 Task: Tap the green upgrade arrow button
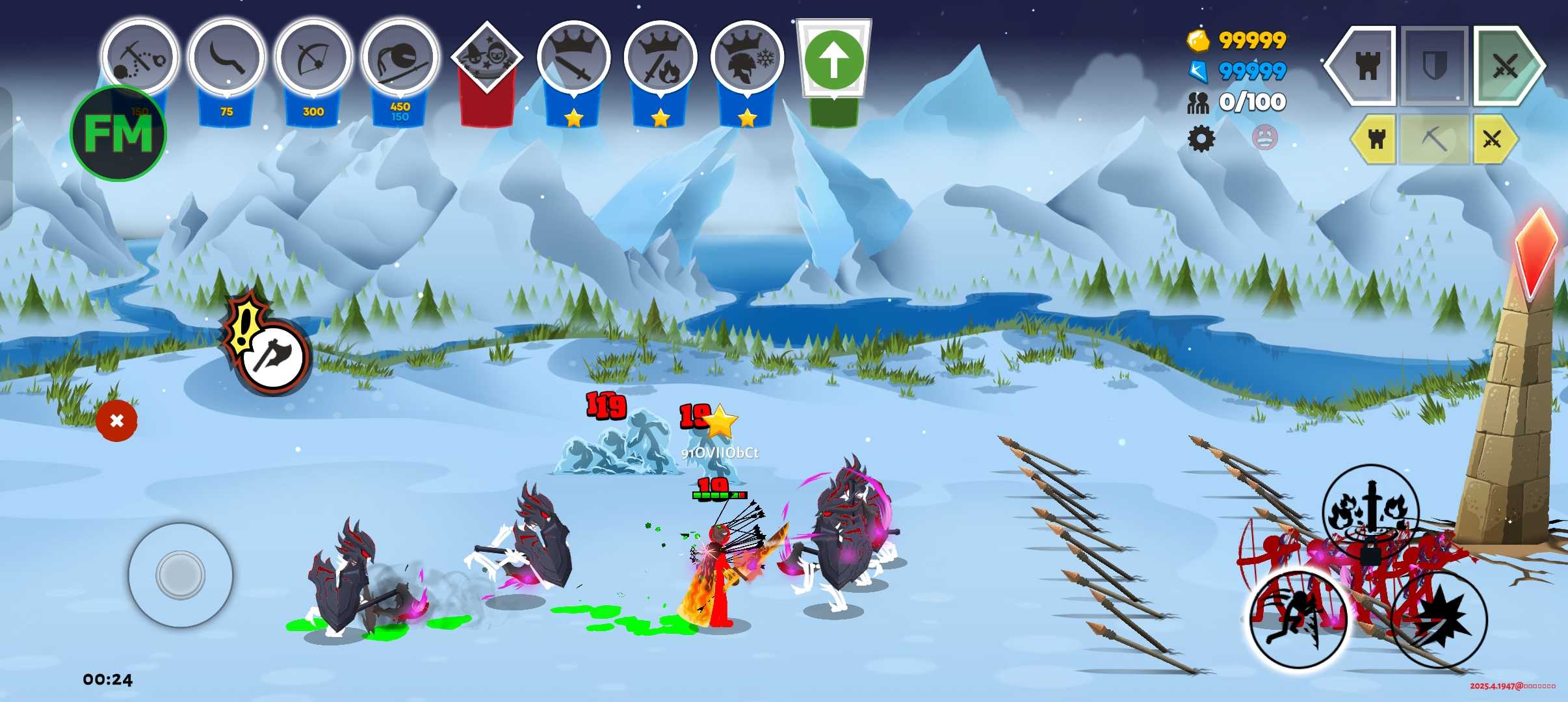(x=834, y=60)
